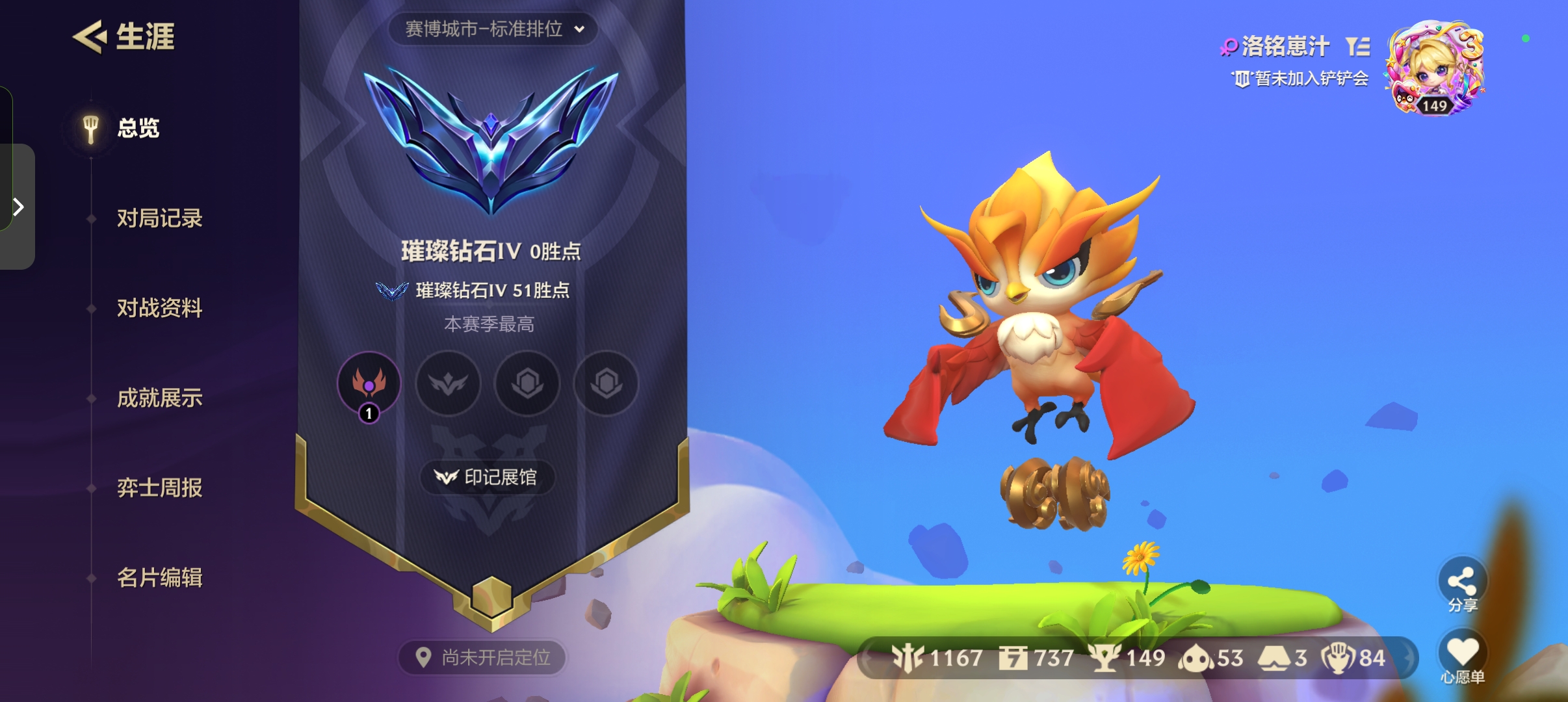Image resolution: width=1568 pixels, height=702 pixels.
Task: Tap the 尚未开启定位 location button
Action: (x=482, y=658)
